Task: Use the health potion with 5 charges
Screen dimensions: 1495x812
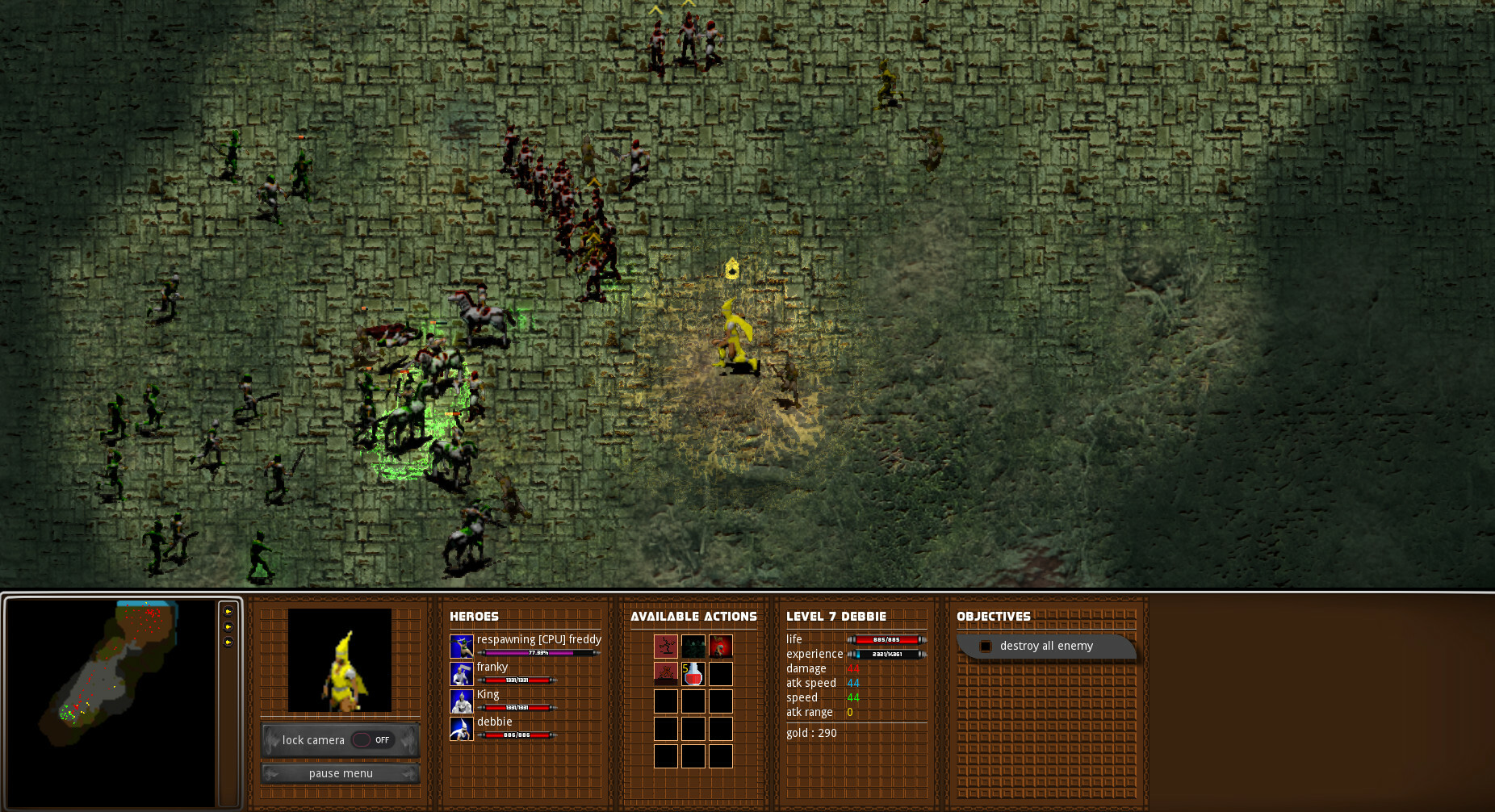Action: 693,674
